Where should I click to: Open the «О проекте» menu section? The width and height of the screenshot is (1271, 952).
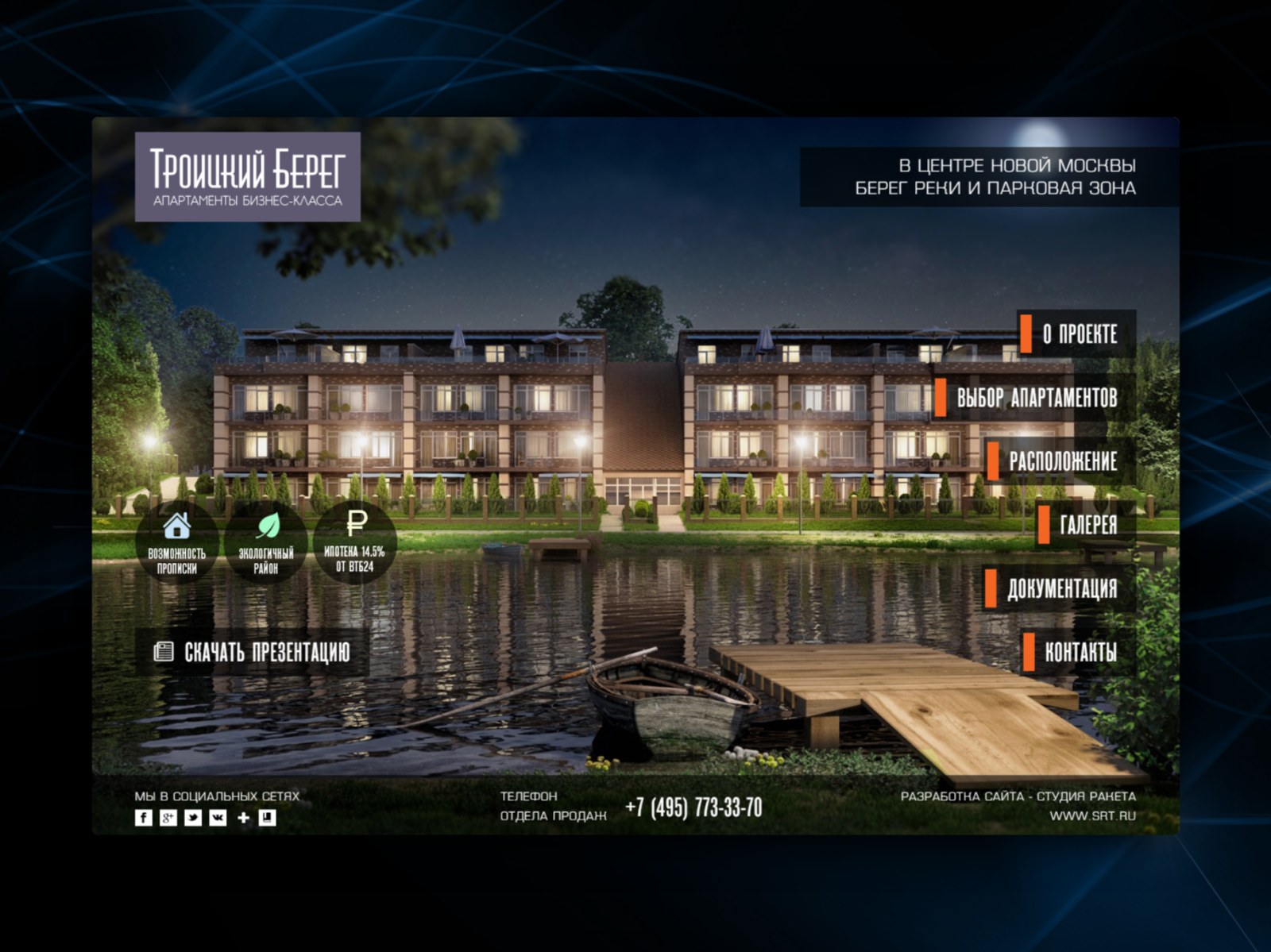[x=1079, y=334]
